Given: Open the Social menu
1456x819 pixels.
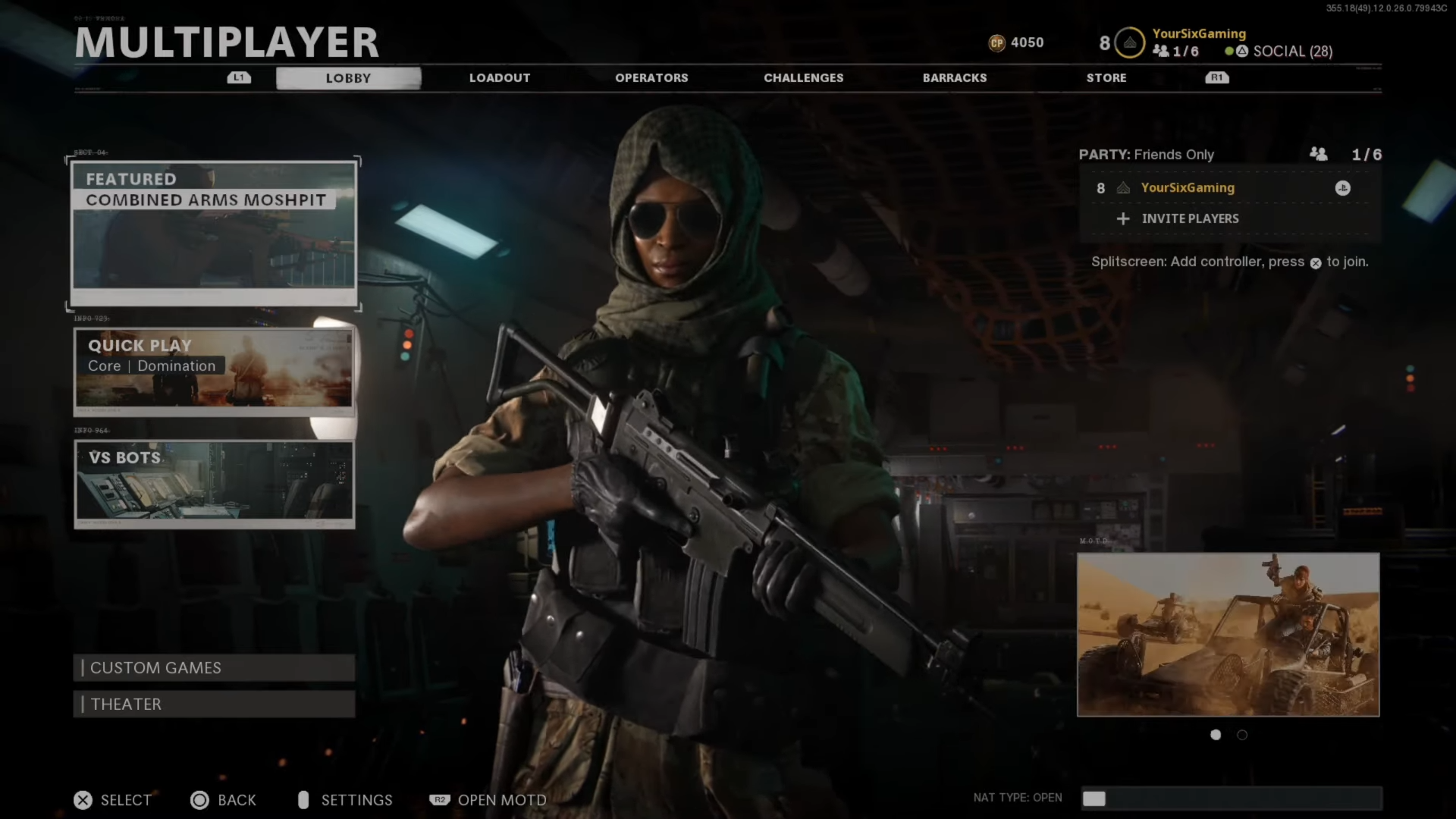Looking at the screenshot, I should [1291, 52].
